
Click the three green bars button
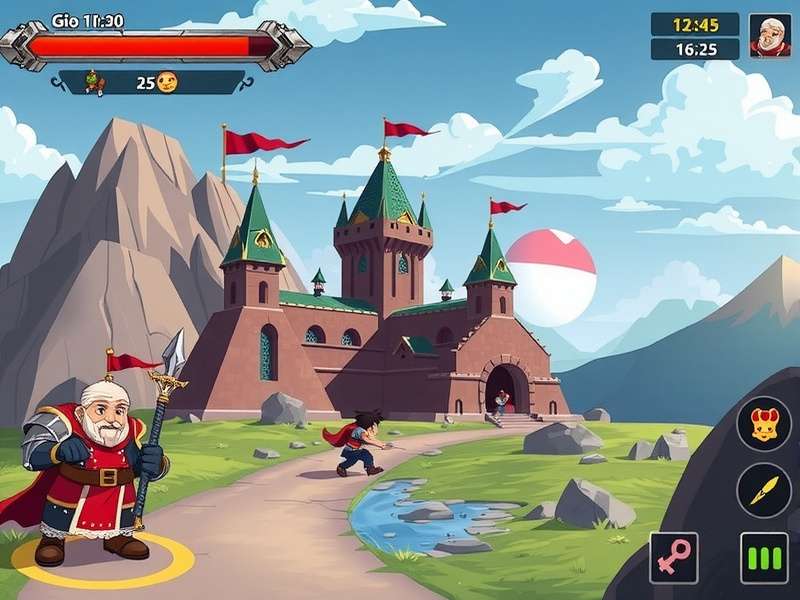click(763, 557)
